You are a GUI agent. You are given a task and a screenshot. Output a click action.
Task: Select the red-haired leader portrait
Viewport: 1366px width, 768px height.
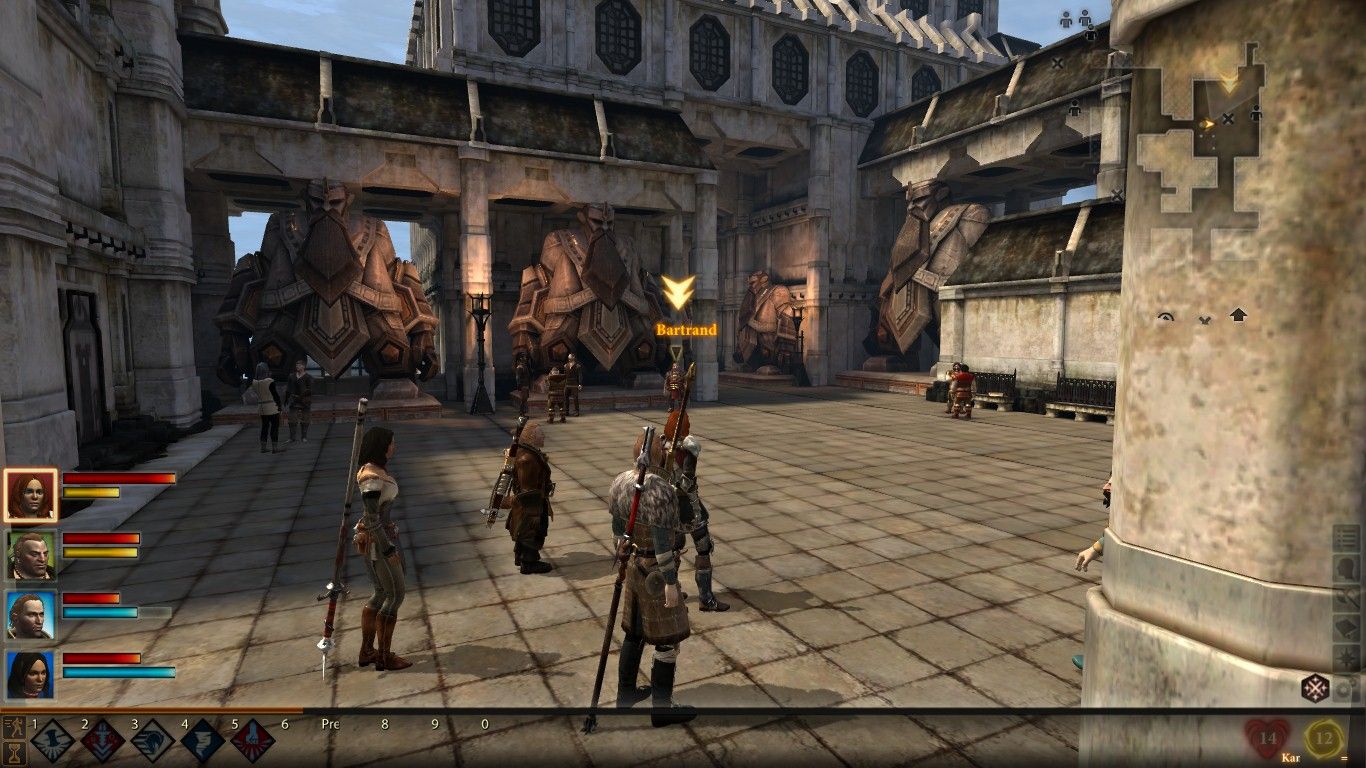pos(30,495)
